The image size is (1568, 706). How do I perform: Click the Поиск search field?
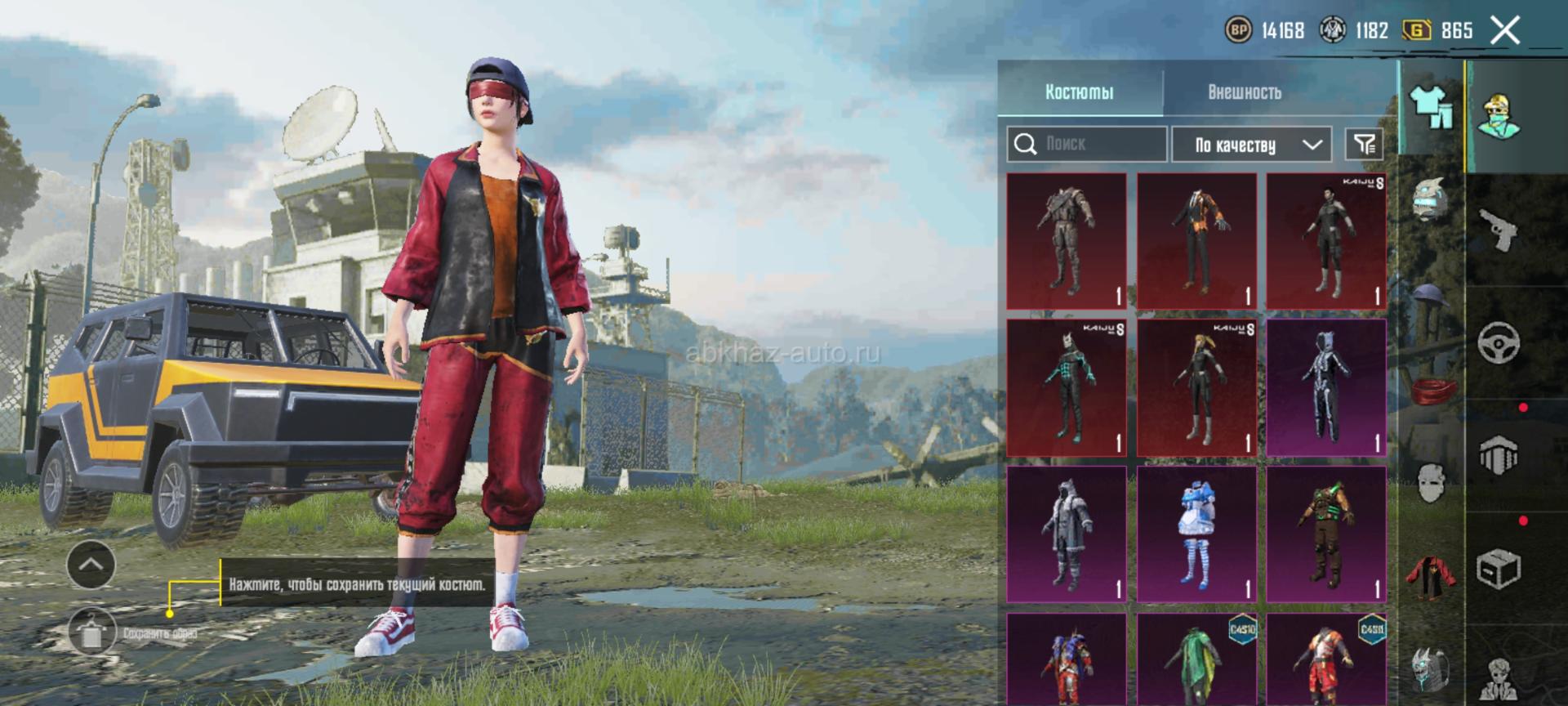point(1086,145)
